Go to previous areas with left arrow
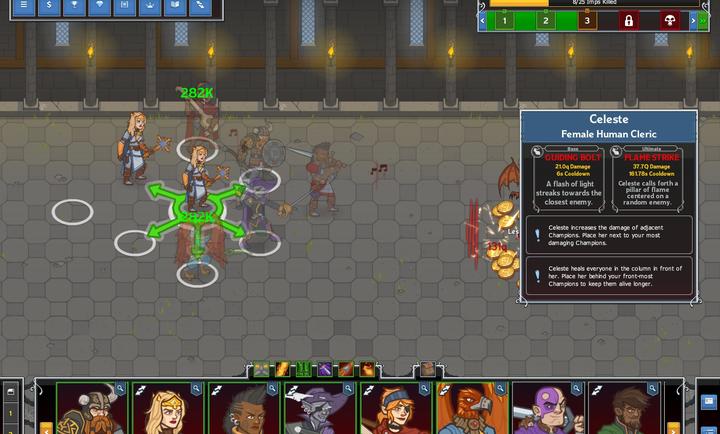The image size is (720, 434). (483, 20)
